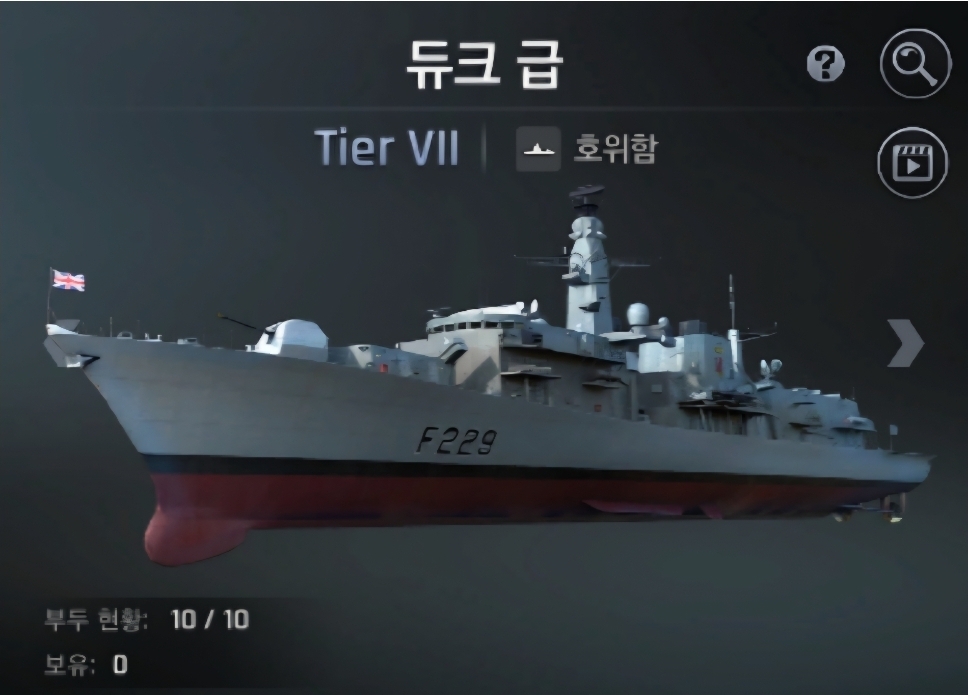Select the 호위함 ship class icon
Viewport: 968px width, 695px height.
tap(538, 150)
